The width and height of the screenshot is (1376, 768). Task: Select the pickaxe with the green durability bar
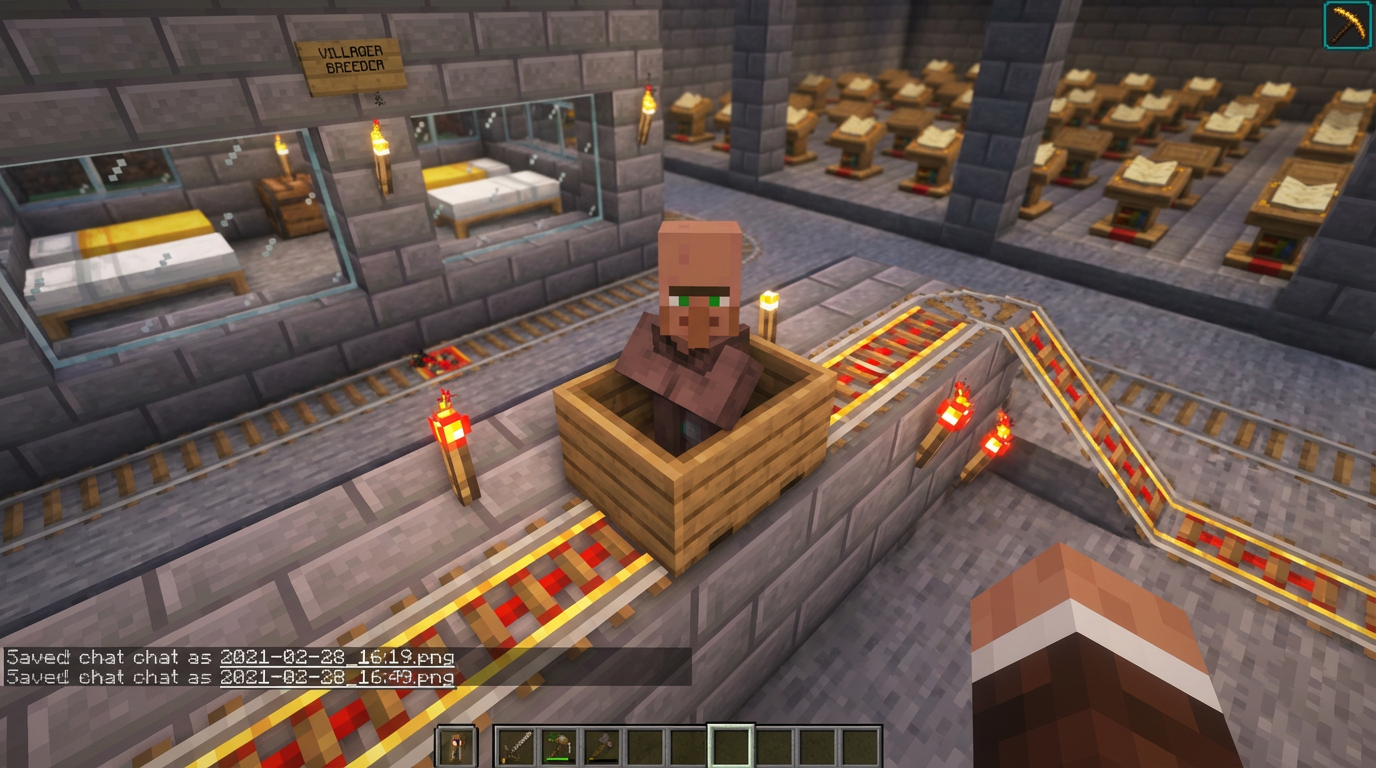click(557, 744)
